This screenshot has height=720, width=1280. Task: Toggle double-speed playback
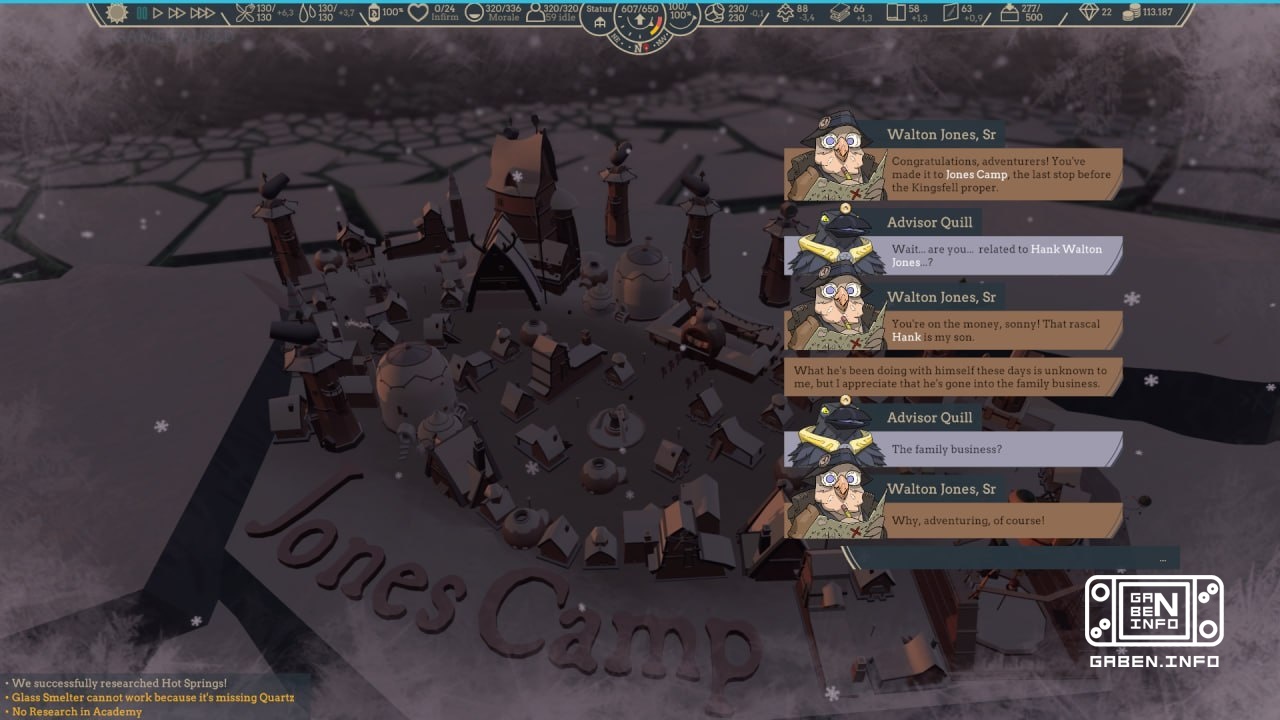[x=176, y=14]
